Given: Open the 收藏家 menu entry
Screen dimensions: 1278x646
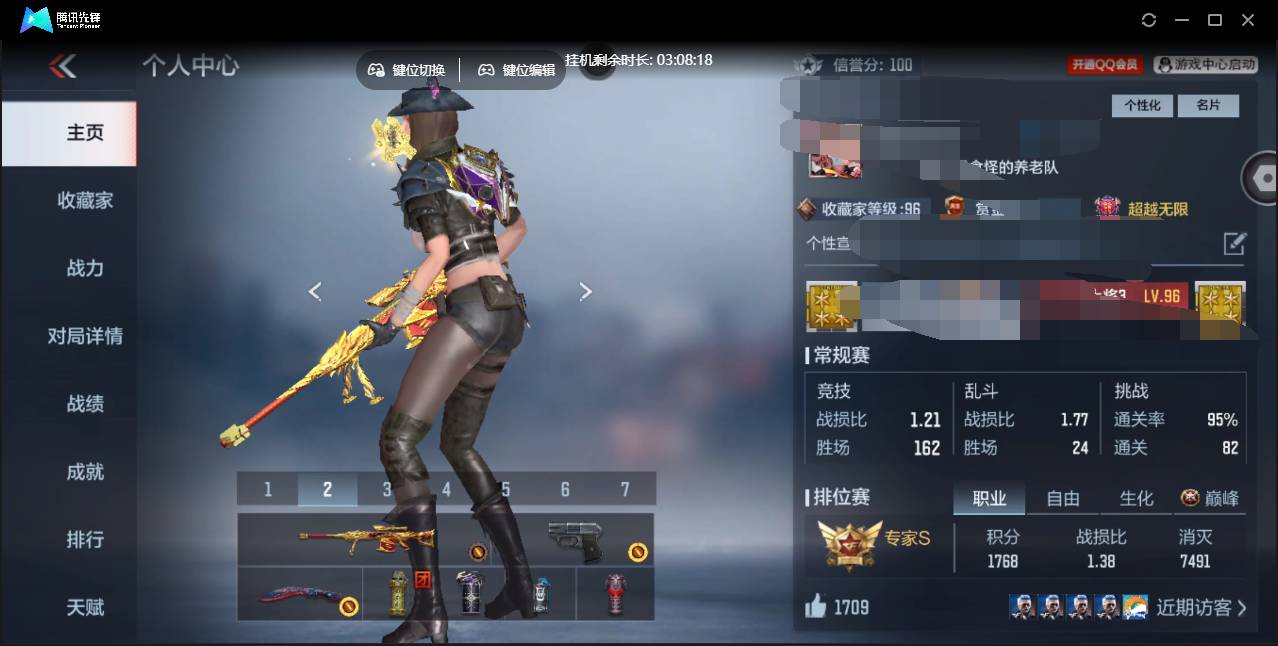Looking at the screenshot, I should click(85, 200).
